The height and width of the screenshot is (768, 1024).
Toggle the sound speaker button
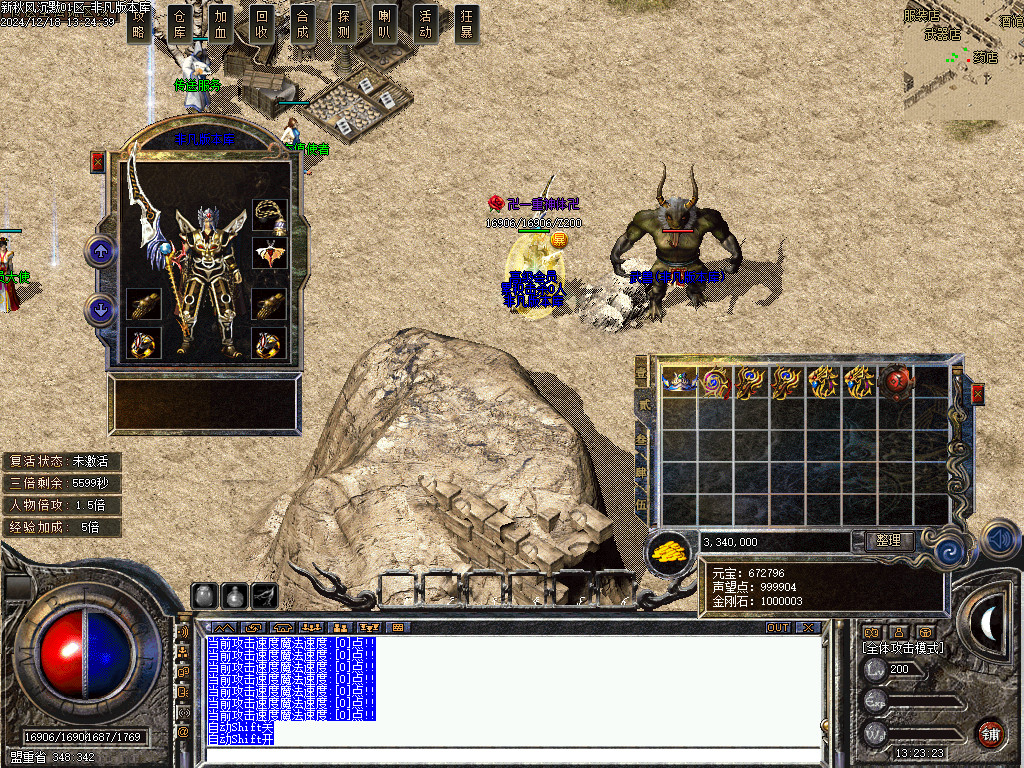(1000, 539)
